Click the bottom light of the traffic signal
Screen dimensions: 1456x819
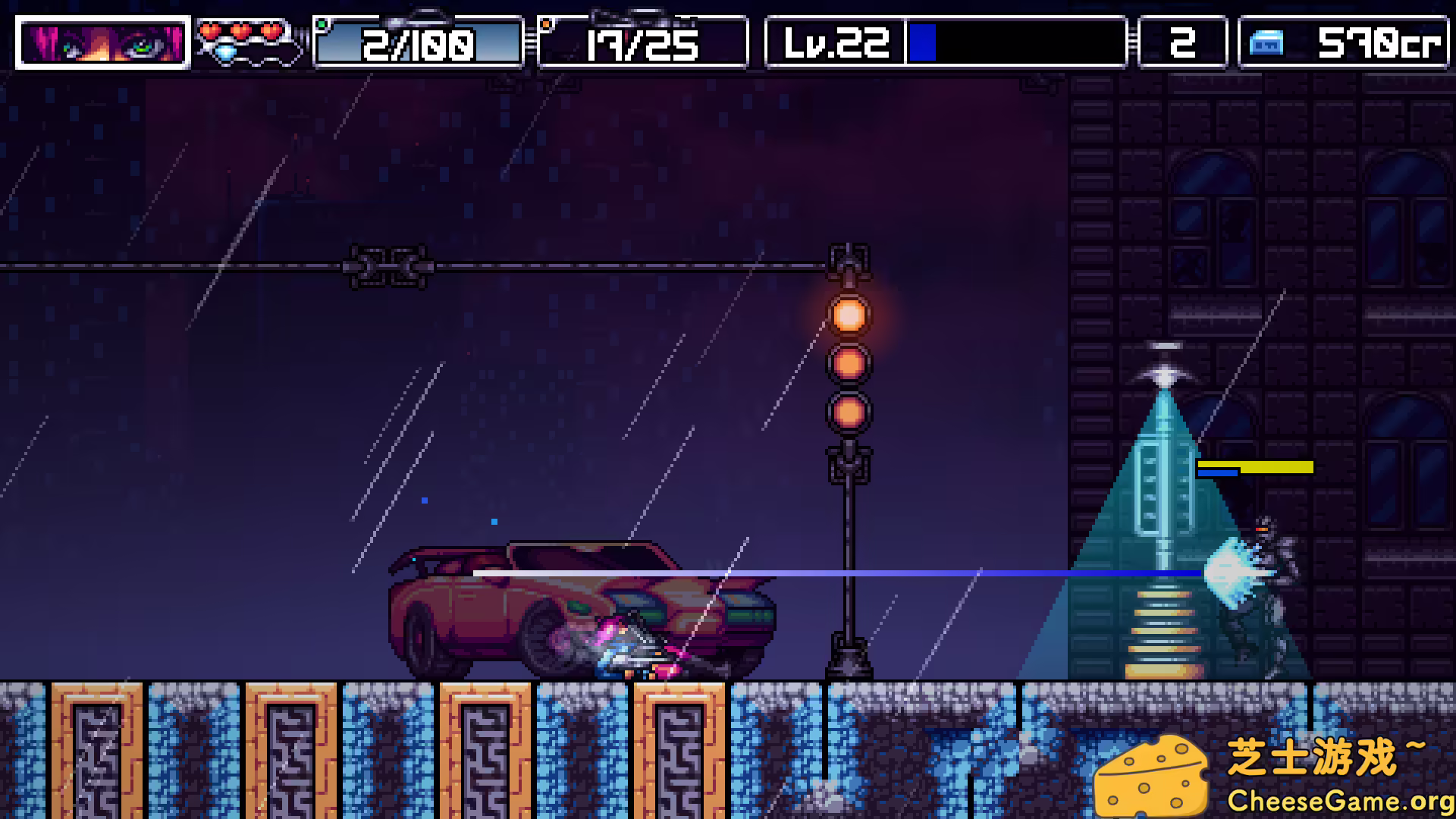click(x=851, y=412)
